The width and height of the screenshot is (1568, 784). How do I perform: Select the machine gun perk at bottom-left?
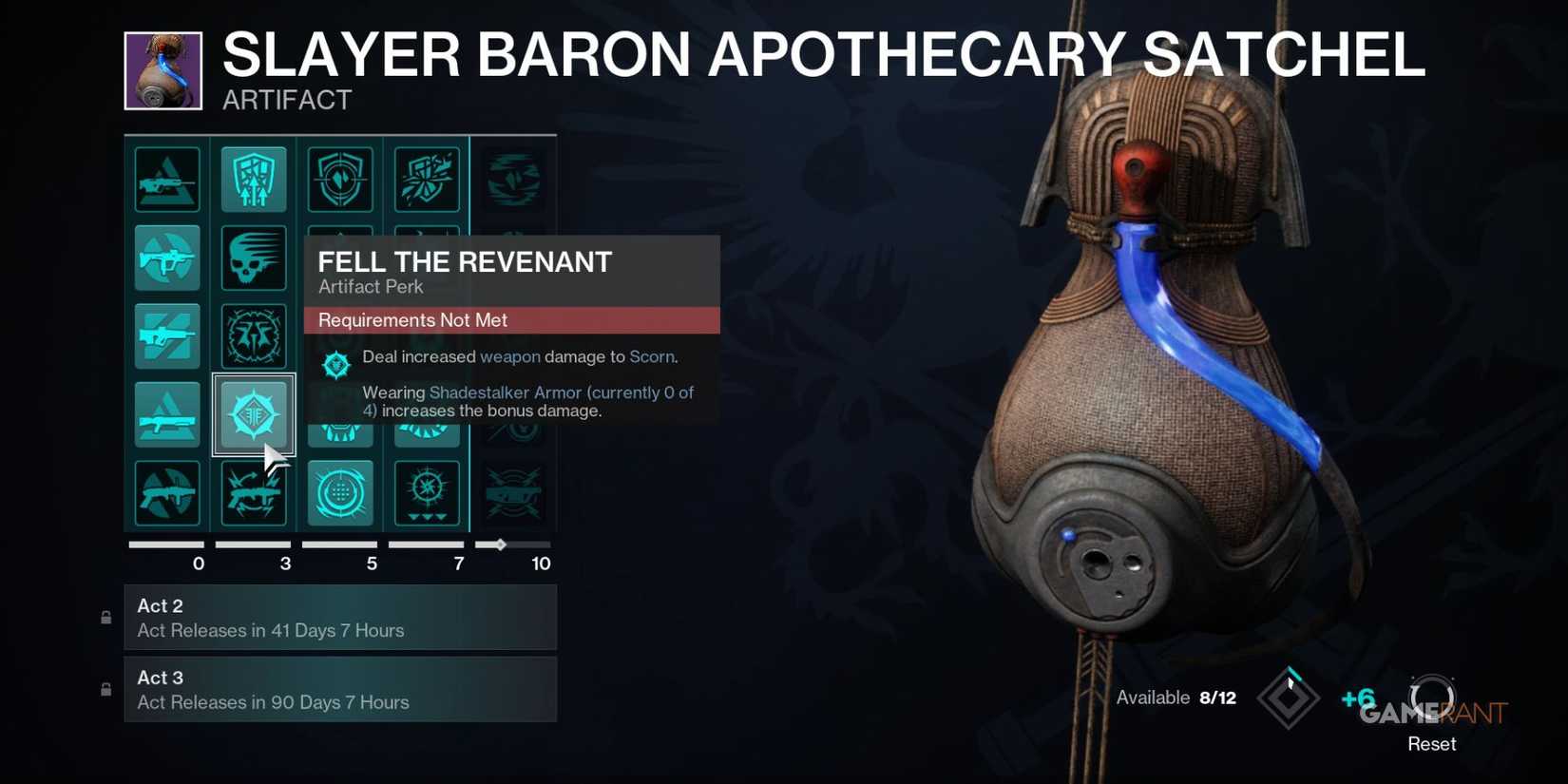(x=167, y=492)
